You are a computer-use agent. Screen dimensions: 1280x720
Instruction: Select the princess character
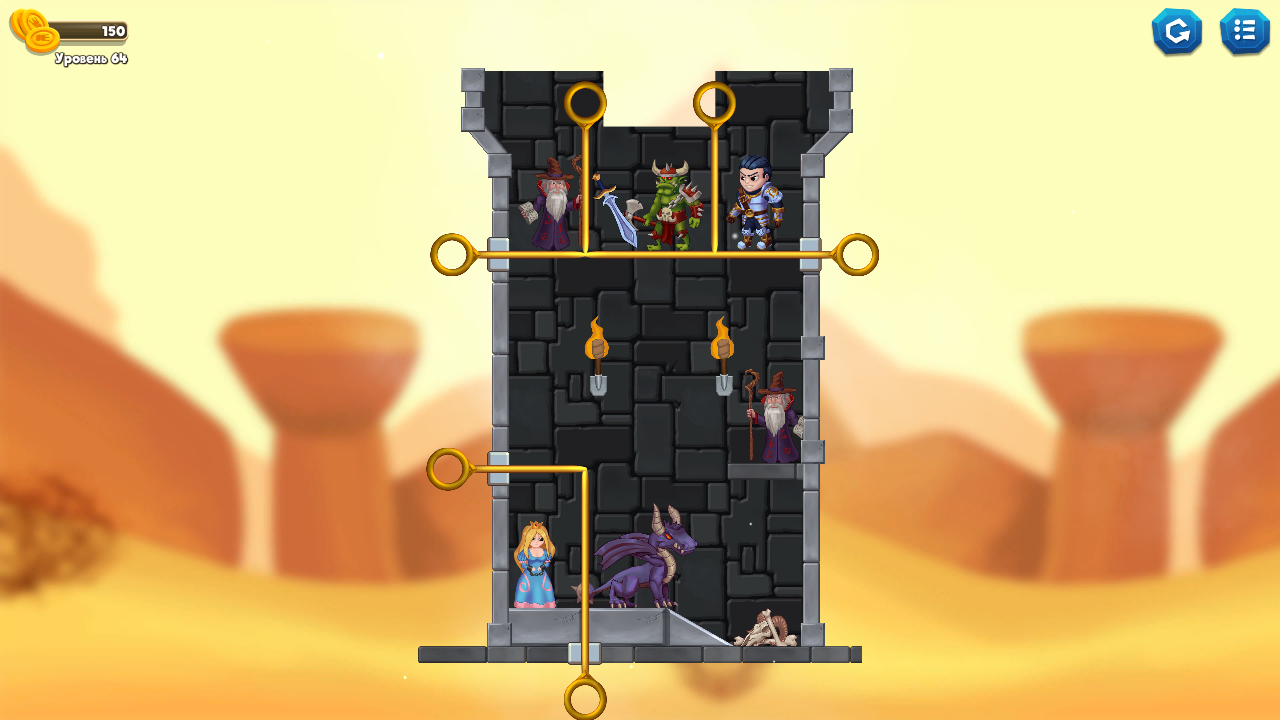pos(535,565)
